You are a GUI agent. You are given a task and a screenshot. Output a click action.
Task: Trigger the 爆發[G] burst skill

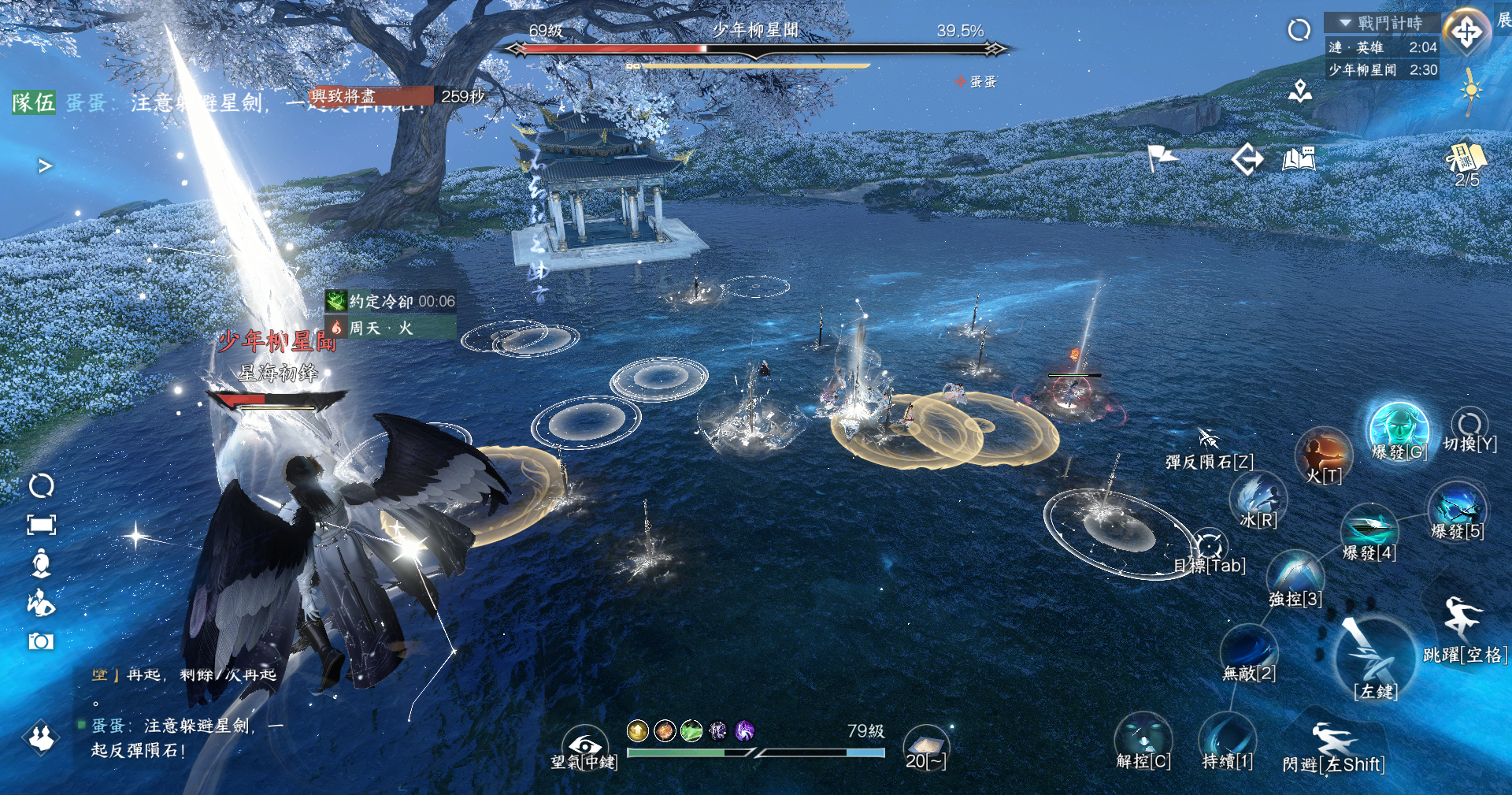(x=1399, y=429)
